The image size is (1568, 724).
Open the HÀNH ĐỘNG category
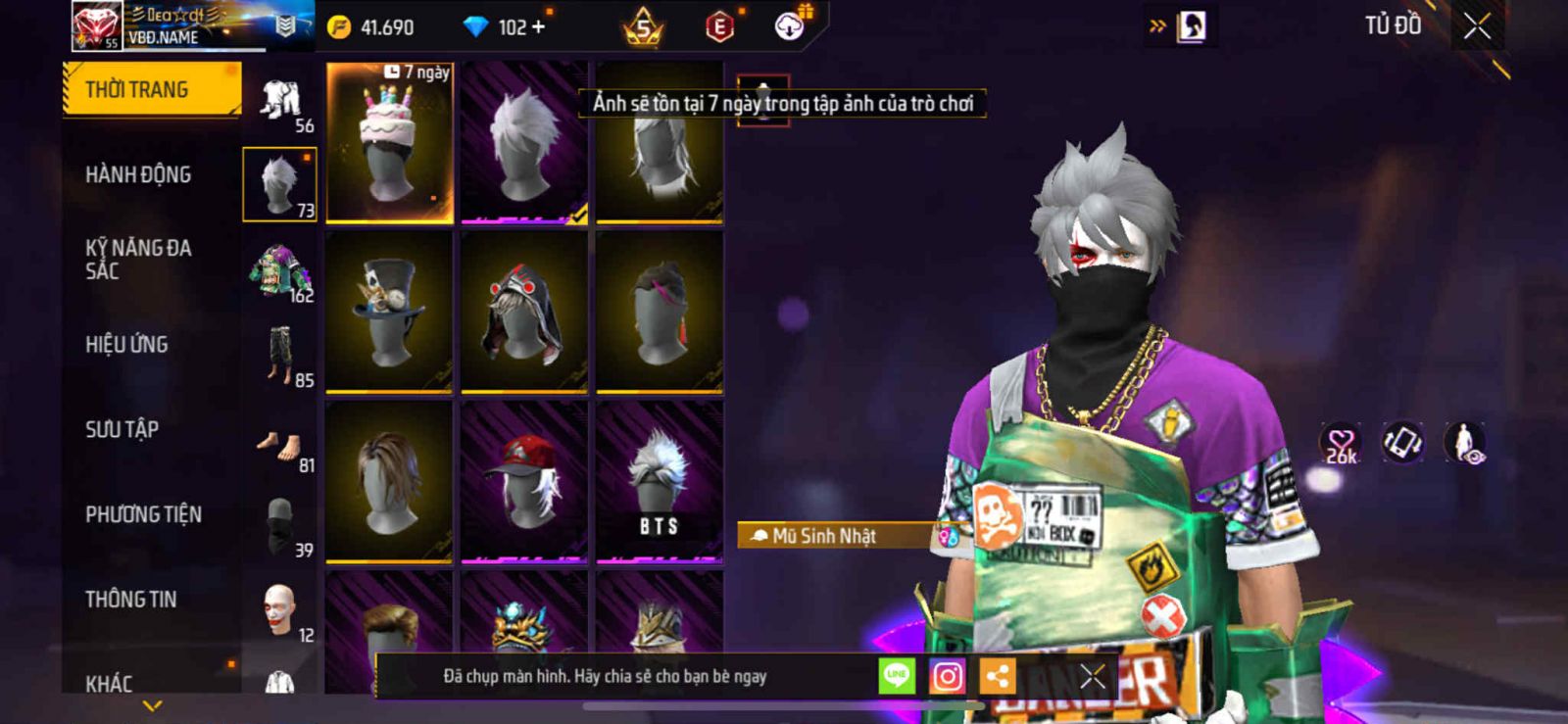[138, 175]
